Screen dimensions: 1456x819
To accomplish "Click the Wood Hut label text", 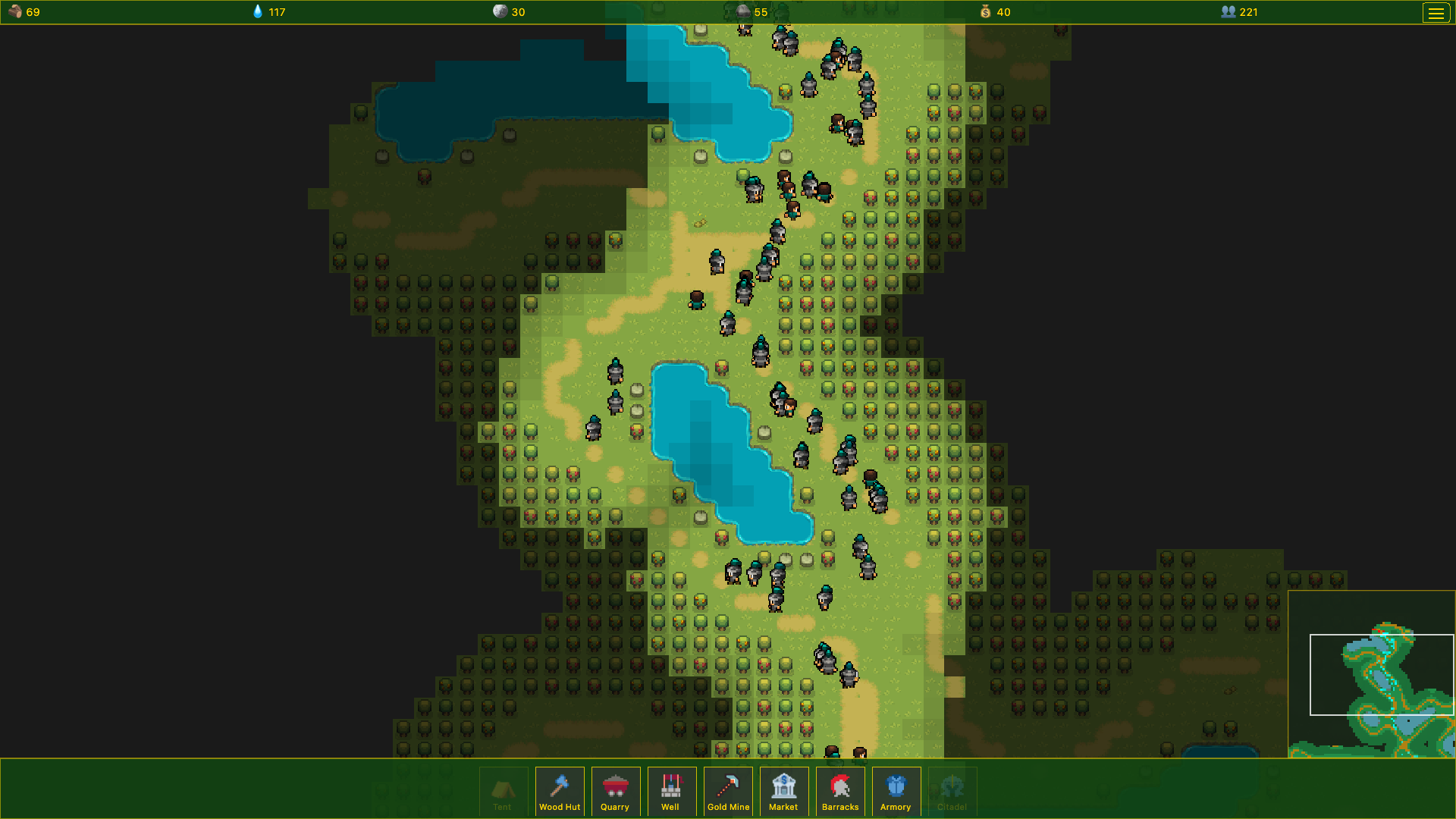I will (x=559, y=807).
